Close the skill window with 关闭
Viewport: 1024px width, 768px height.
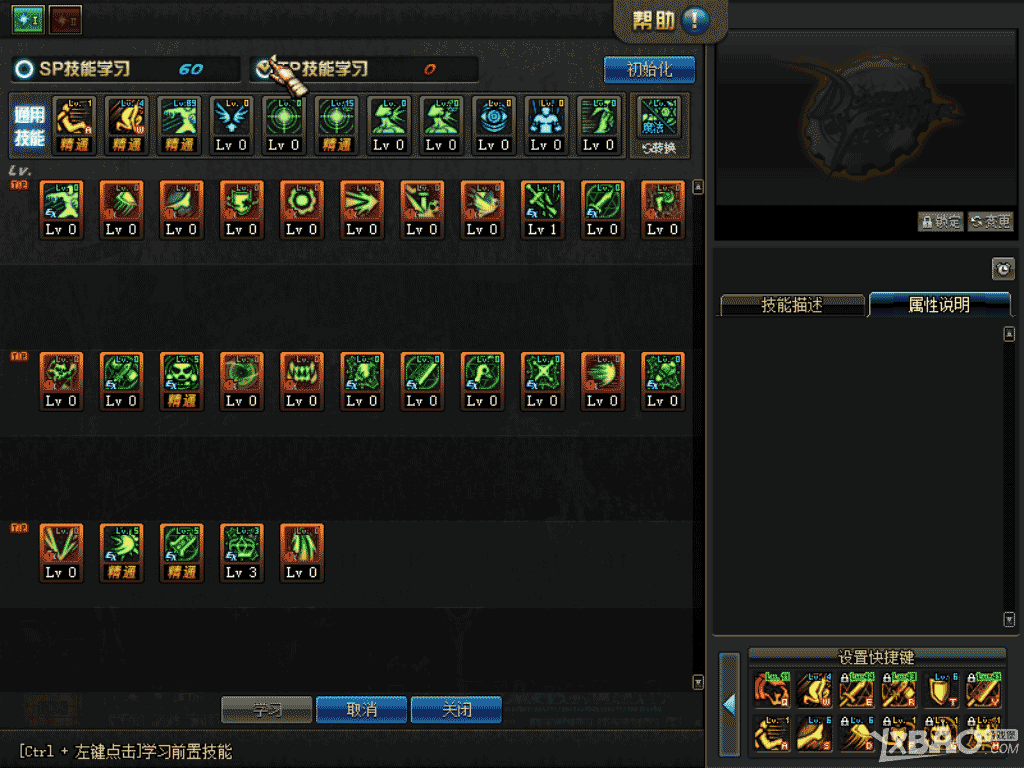456,710
